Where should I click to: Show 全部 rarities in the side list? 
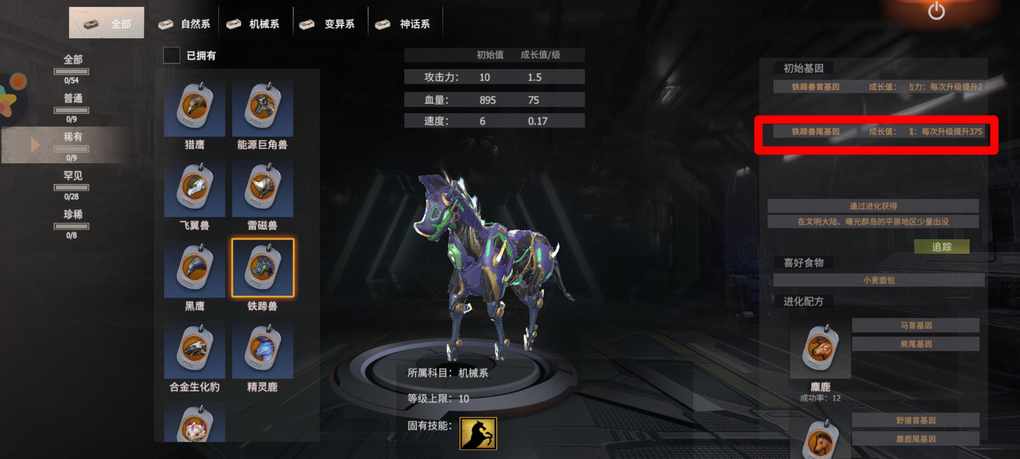point(73,60)
